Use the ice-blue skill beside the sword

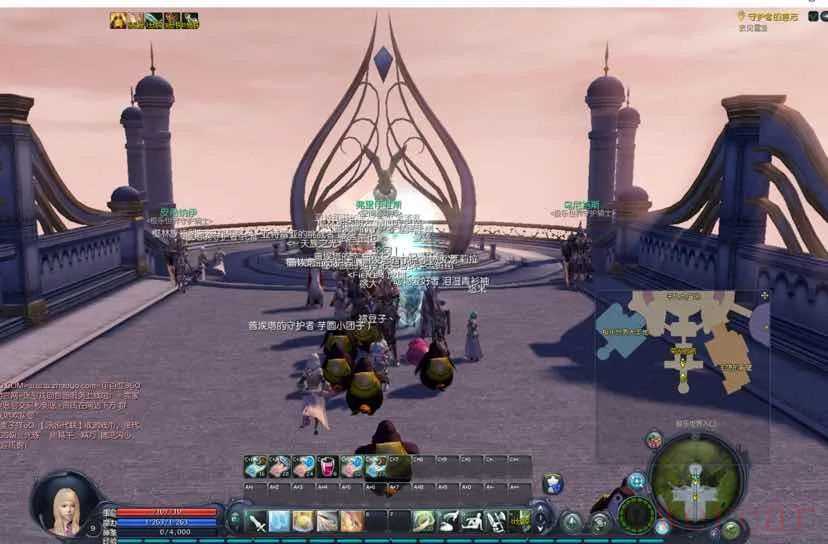(x=280, y=521)
